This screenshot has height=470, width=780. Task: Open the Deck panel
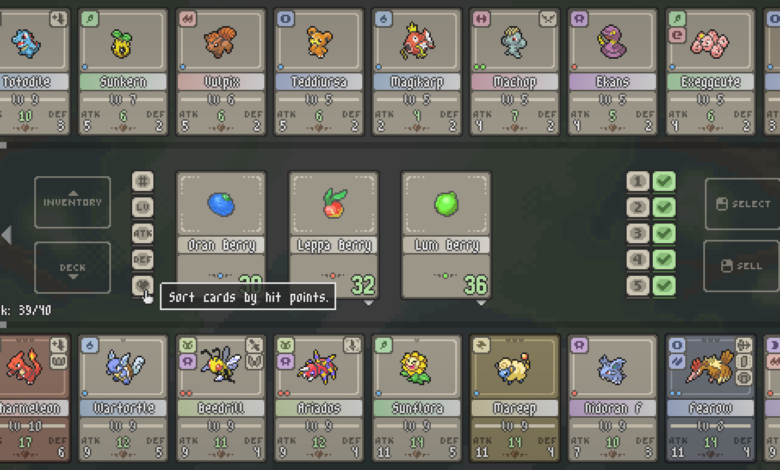[72, 267]
